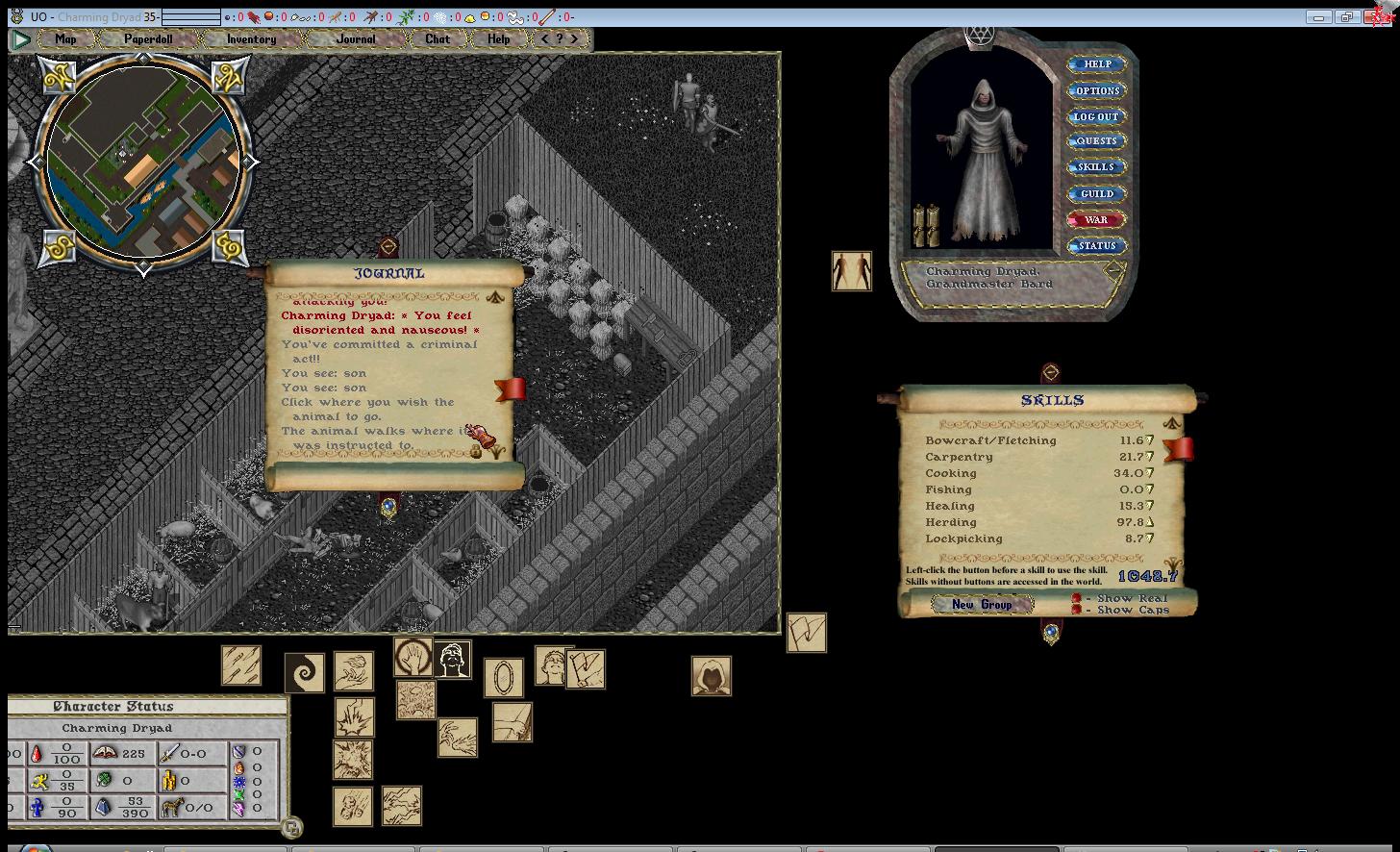
Task: Open the Paperdoll menu
Action: 147,39
